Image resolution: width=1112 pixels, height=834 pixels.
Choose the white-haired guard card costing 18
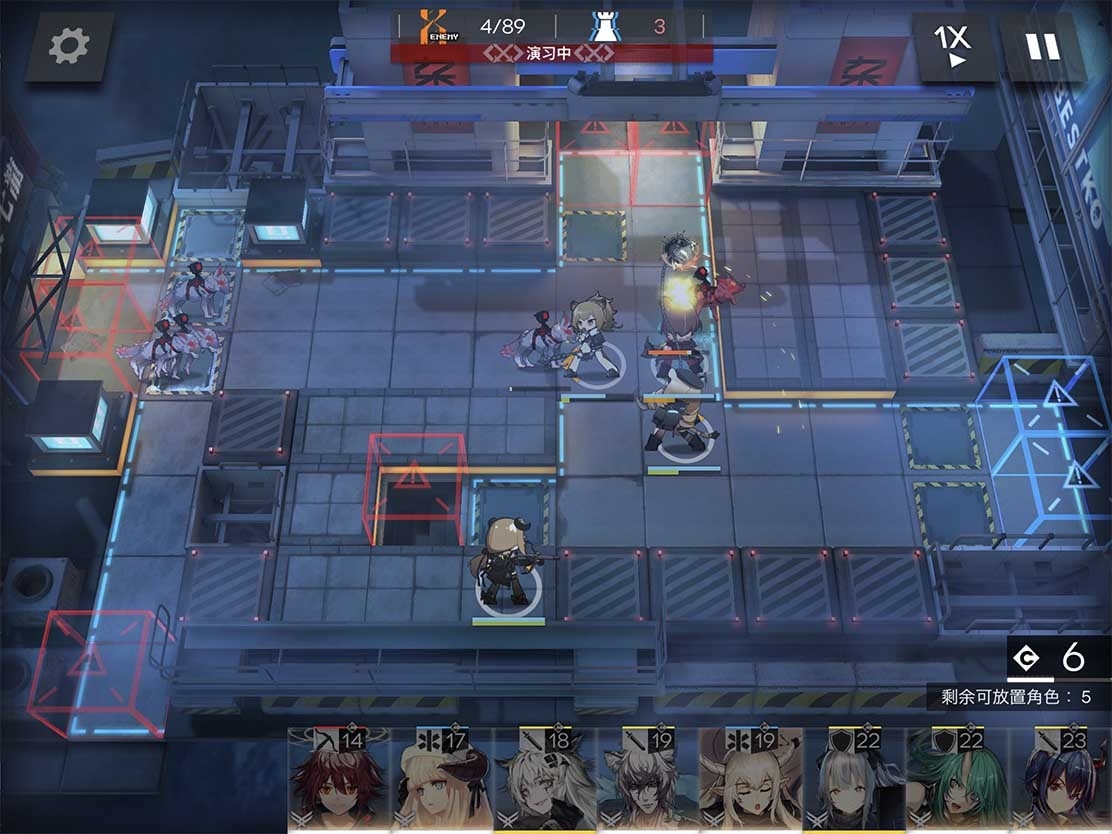click(544, 781)
